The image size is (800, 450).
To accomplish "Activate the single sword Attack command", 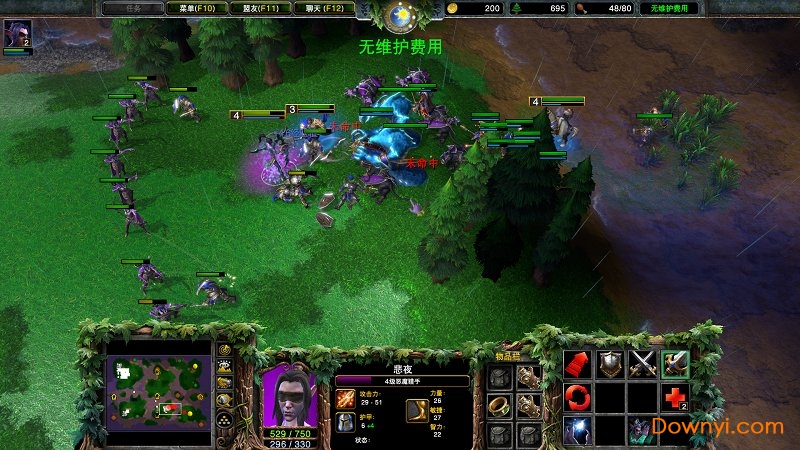I will click(x=676, y=365).
